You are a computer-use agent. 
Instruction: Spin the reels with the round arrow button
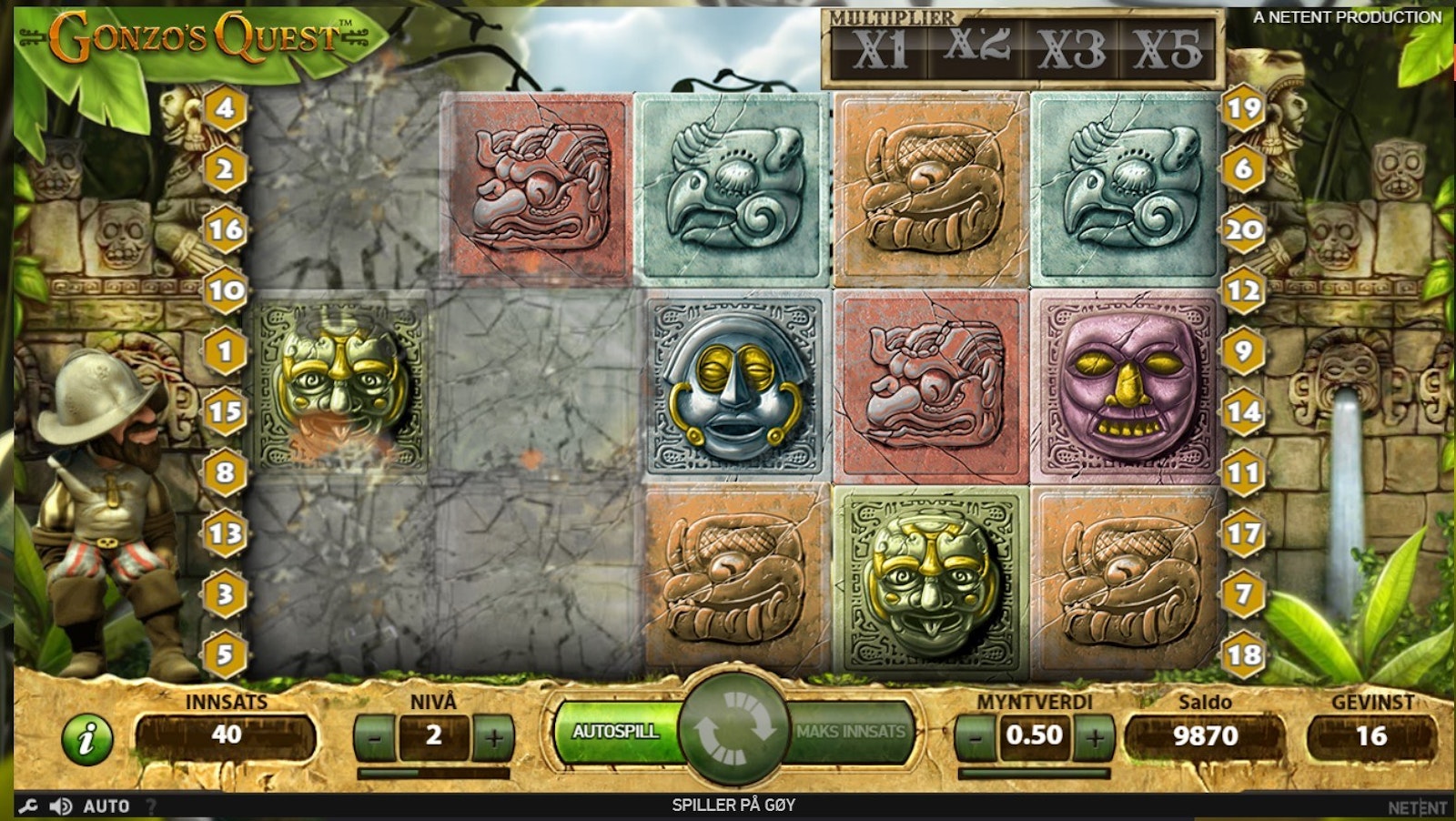(733, 731)
